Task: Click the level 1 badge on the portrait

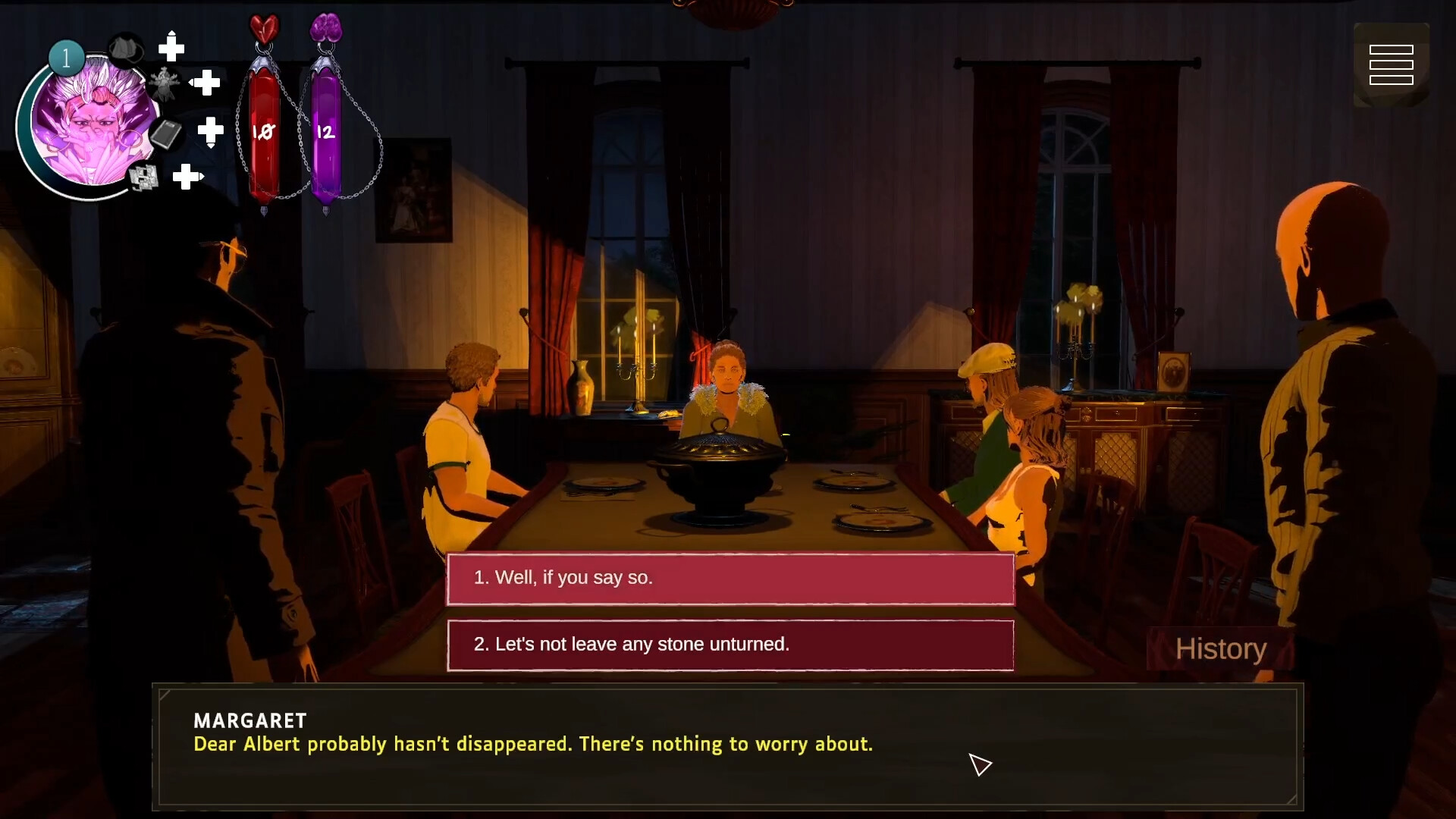Action: pyautogui.click(x=65, y=56)
